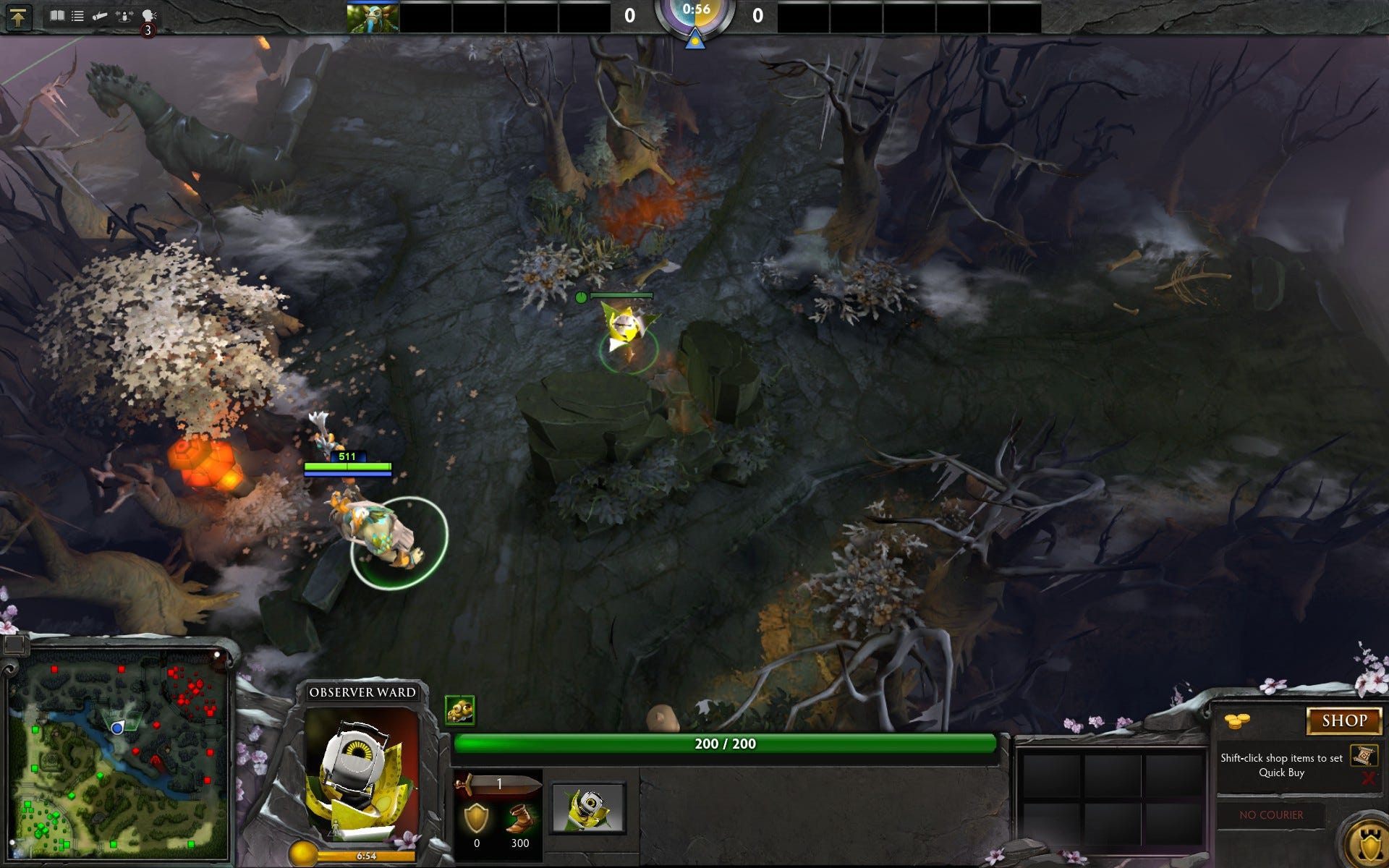Click the green buff status icon
Image resolution: width=1389 pixels, height=868 pixels.
[459, 710]
